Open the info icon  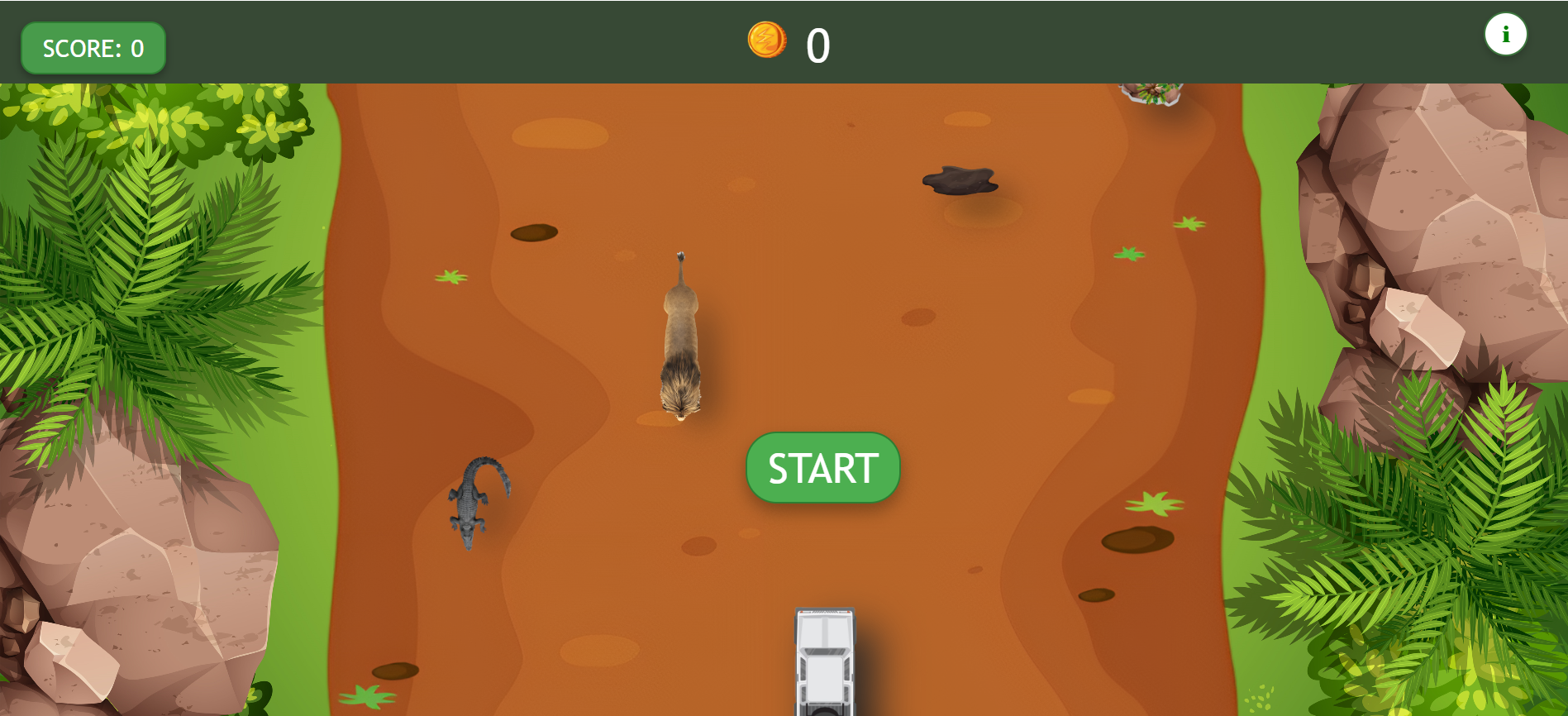tap(1505, 35)
